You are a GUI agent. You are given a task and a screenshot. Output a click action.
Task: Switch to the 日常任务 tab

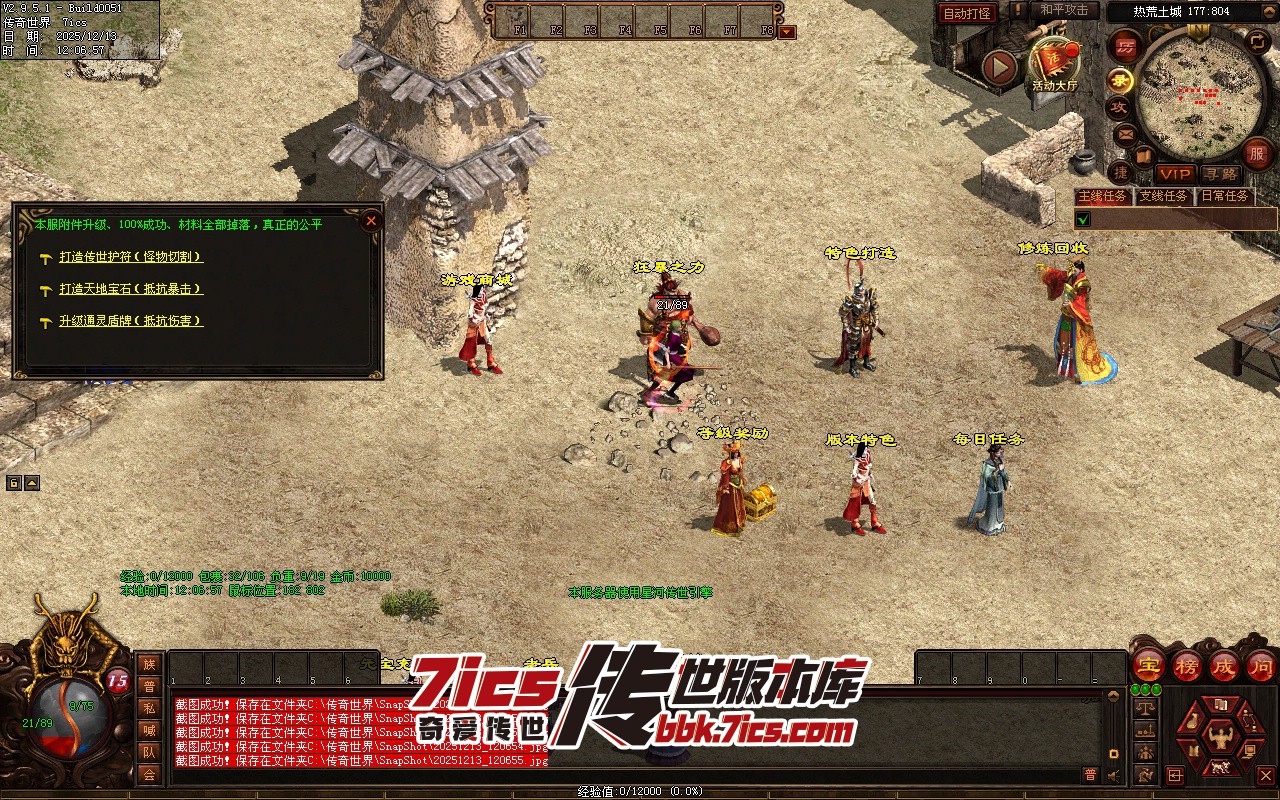point(1225,197)
